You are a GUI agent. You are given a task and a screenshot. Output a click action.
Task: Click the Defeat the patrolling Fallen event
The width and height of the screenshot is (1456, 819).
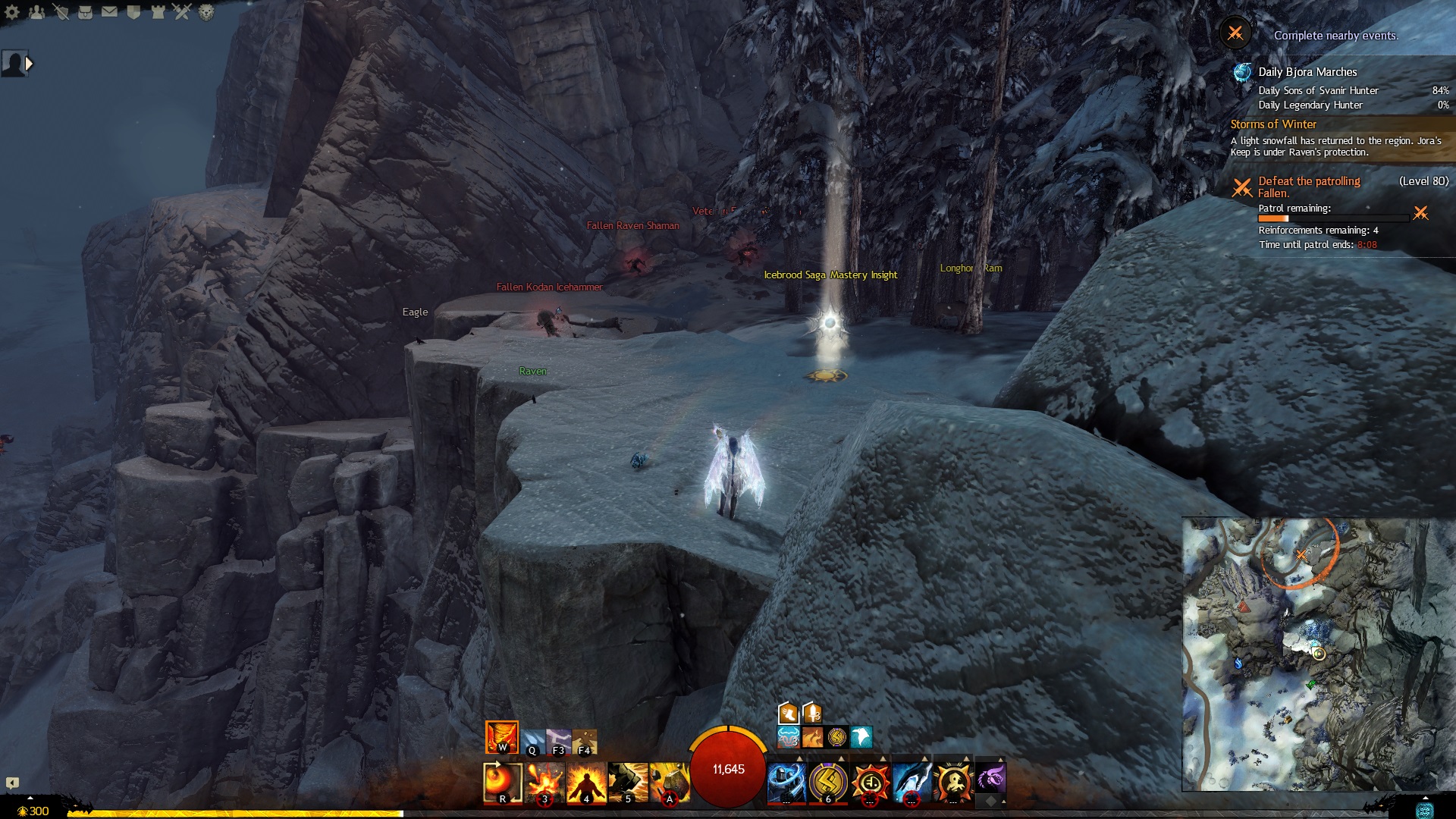click(x=1309, y=187)
